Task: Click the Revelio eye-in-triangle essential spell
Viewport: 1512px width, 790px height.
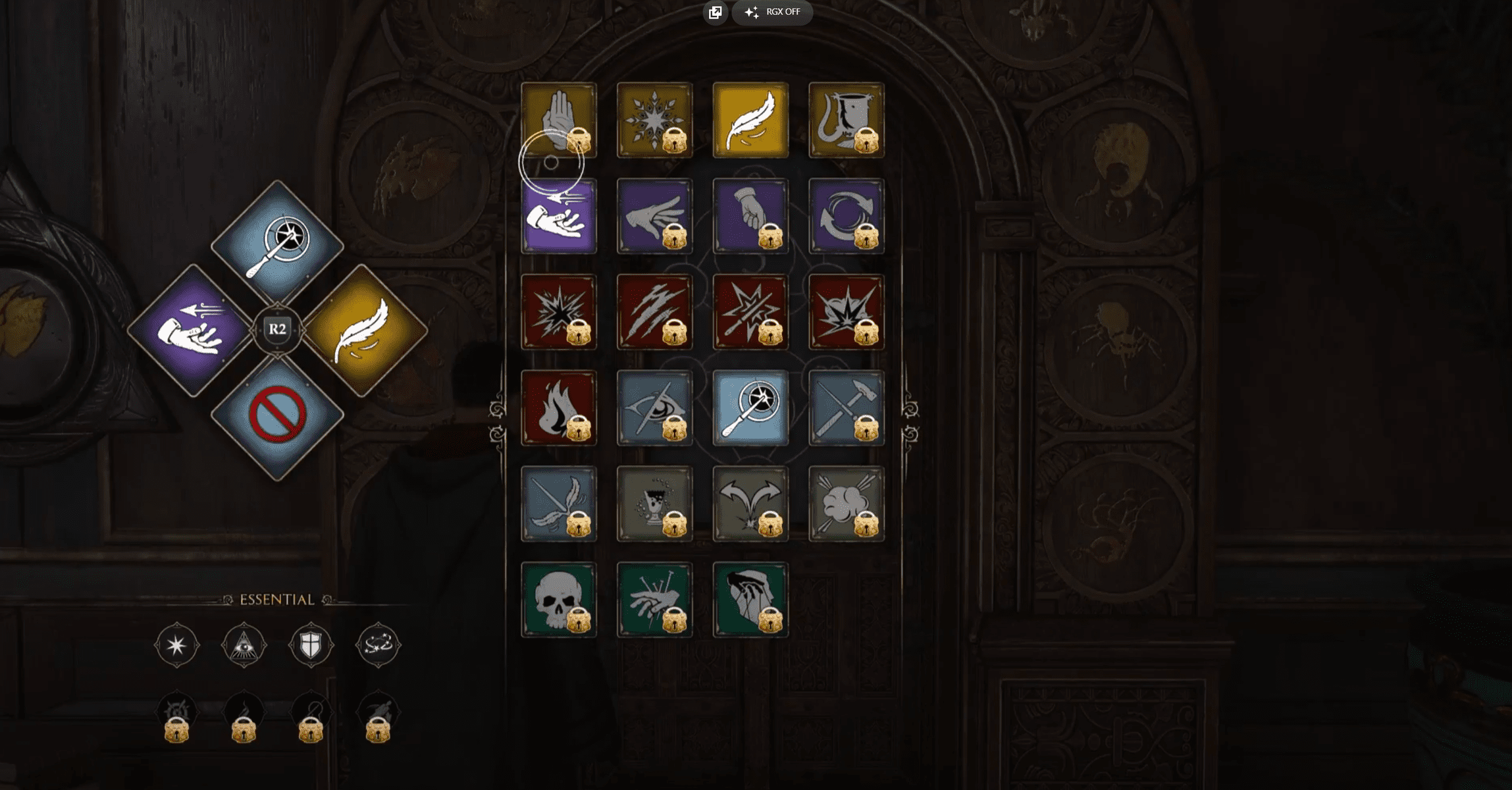Action: (244, 645)
